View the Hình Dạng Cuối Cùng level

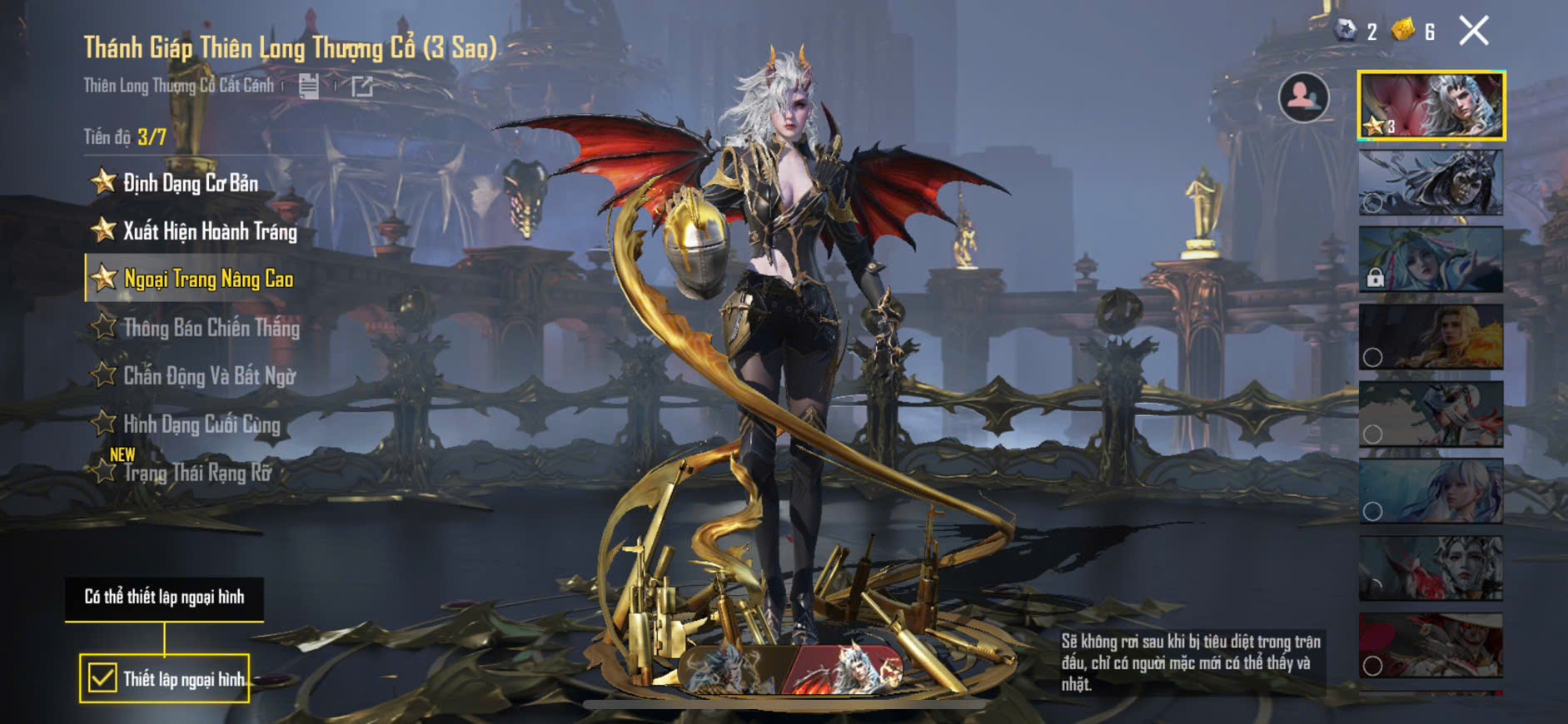click(x=202, y=424)
